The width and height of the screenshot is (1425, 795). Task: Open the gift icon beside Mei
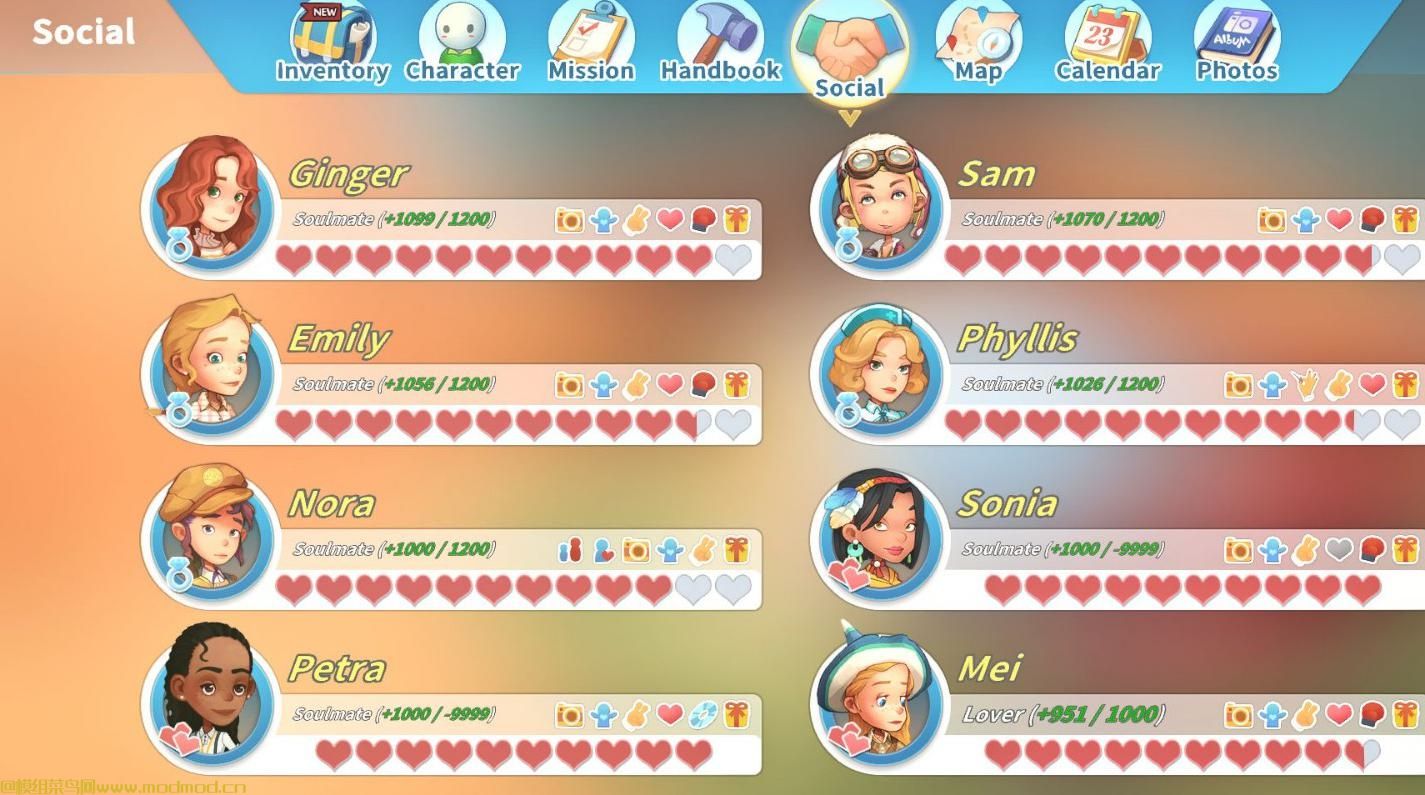point(1405,713)
